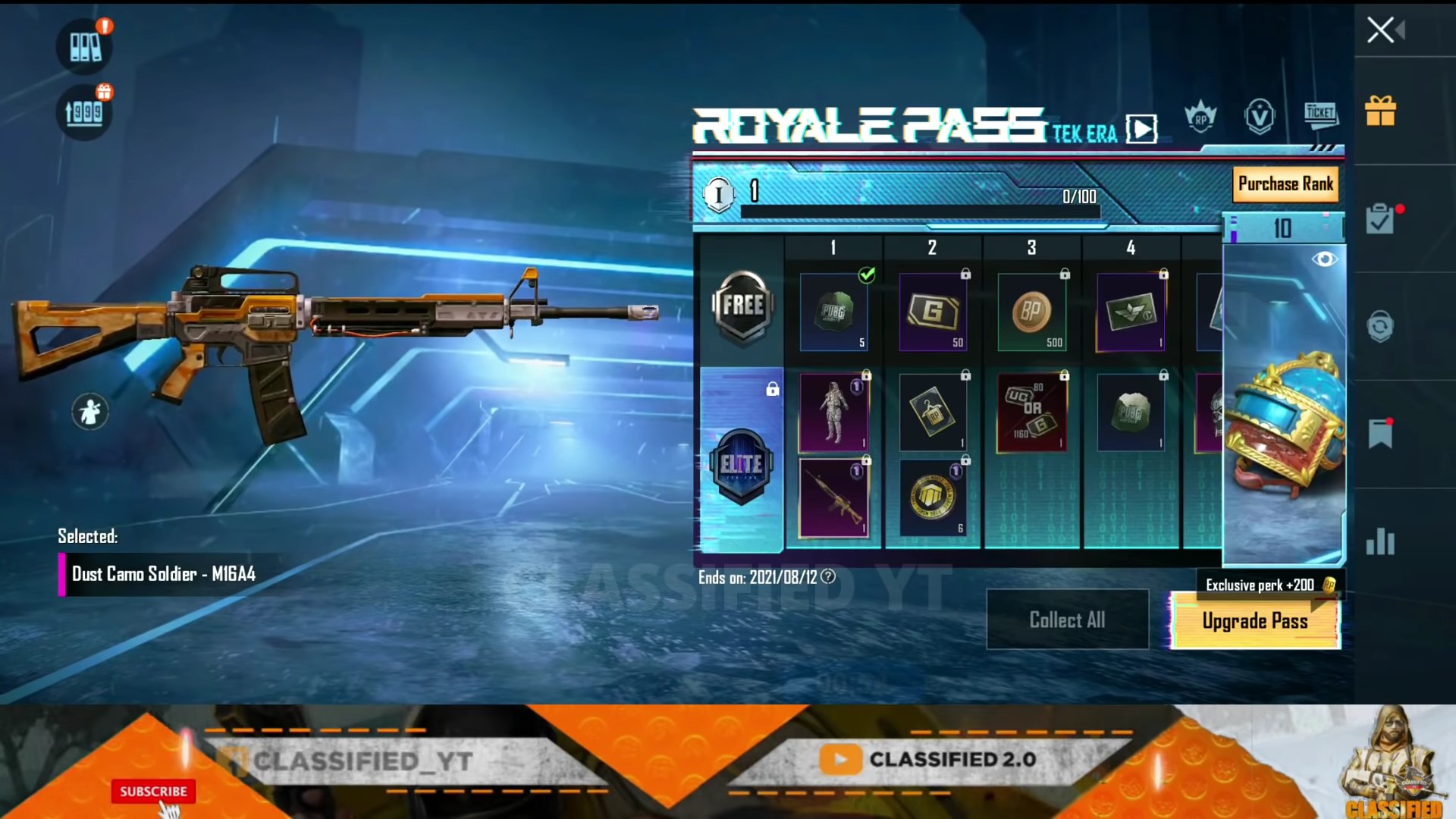Click the red Subscribe button
Viewport: 1456px width, 819px height.
[153, 791]
